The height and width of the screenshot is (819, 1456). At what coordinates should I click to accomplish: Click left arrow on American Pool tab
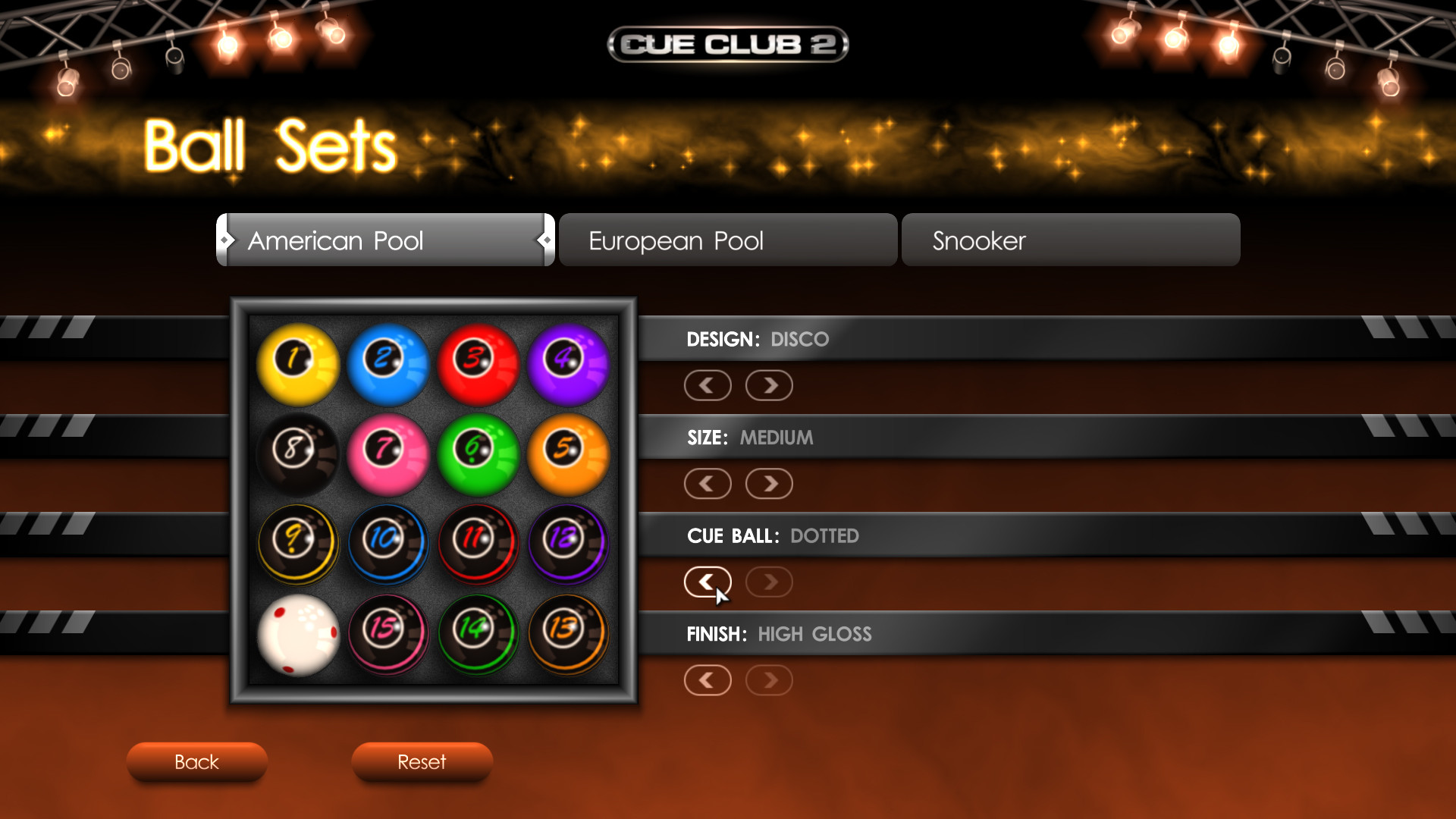coord(227,240)
